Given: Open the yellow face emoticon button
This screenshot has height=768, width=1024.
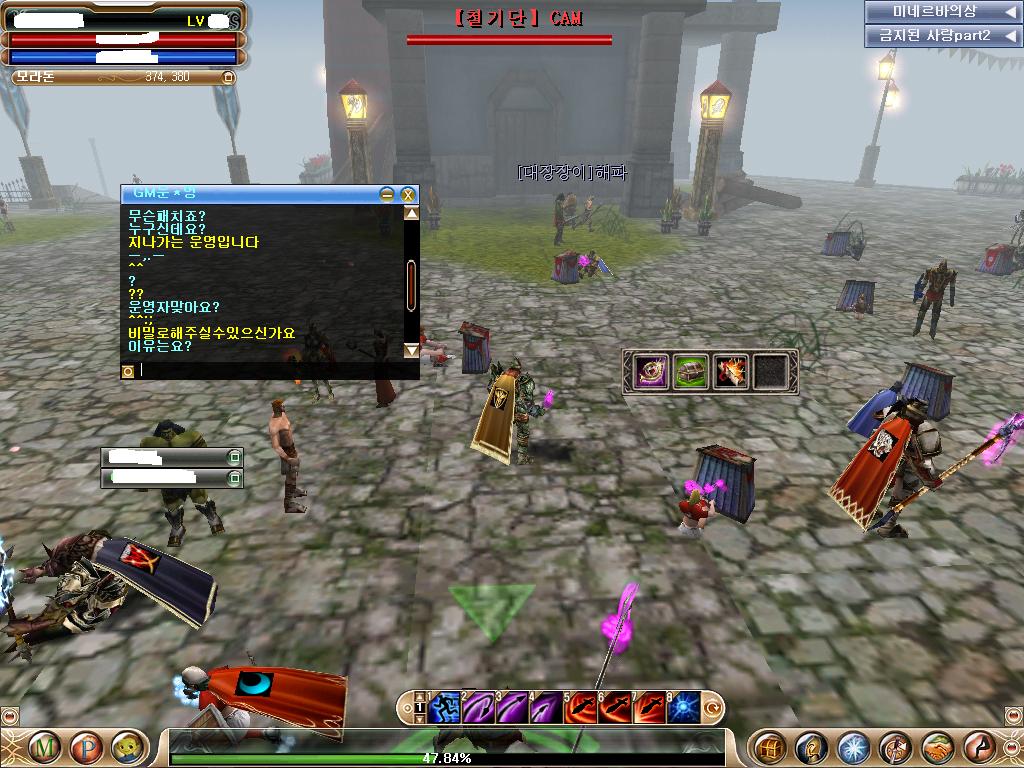Looking at the screenshot, I should 126,746.
